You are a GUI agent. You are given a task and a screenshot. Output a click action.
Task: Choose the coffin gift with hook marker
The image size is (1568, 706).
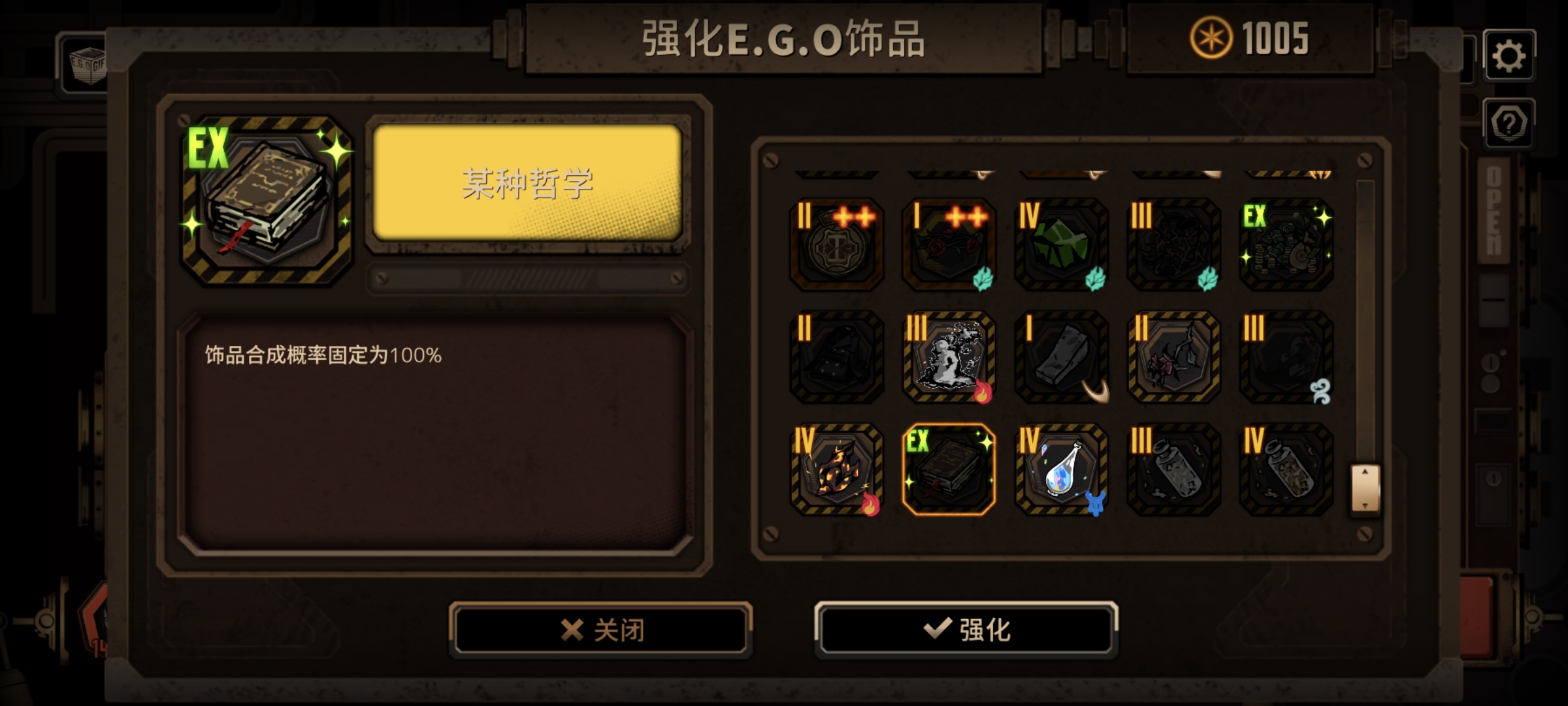[x=1060, y=358]
